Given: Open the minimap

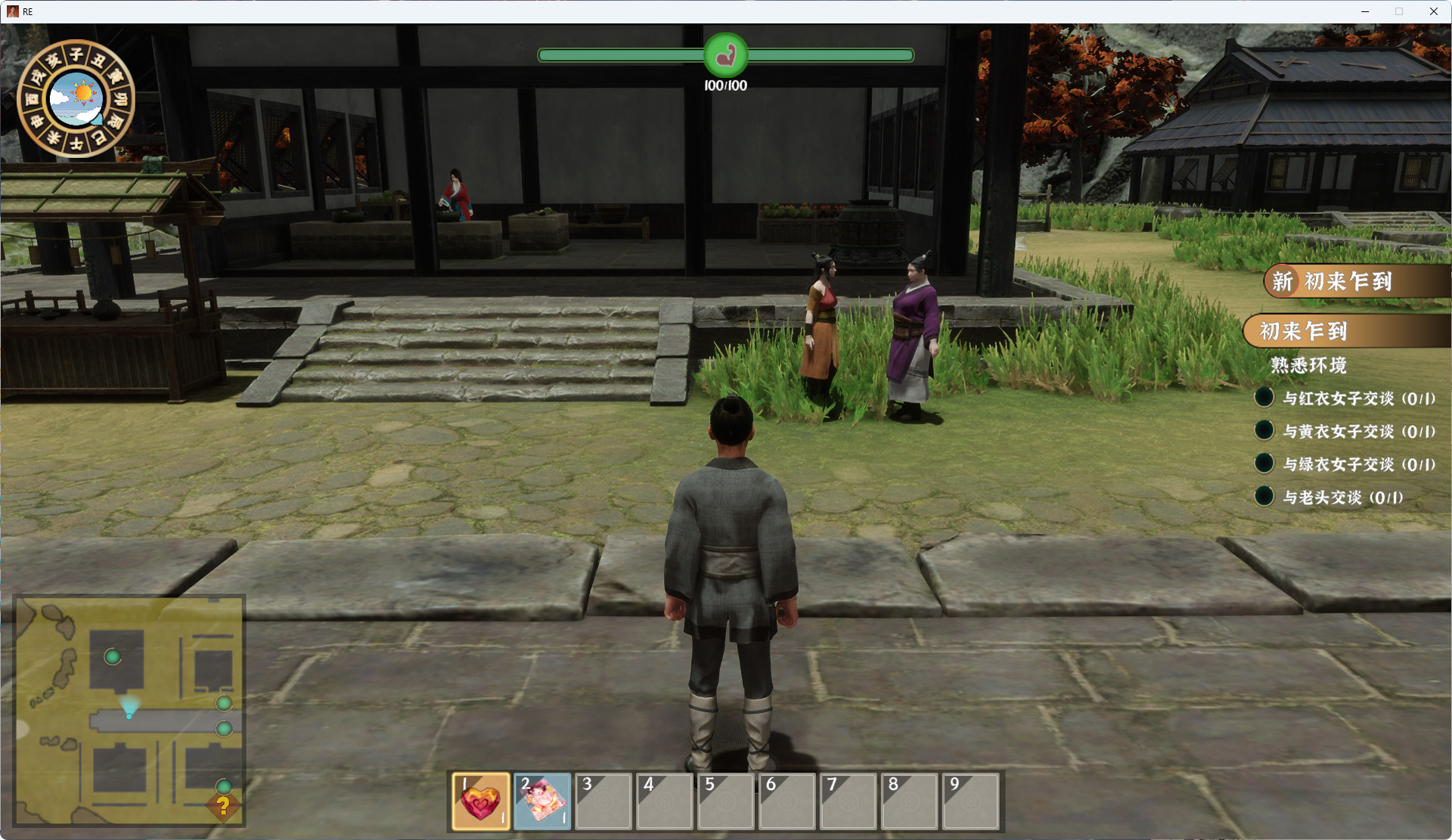Looking at the screenshot, I should point(129,711).
